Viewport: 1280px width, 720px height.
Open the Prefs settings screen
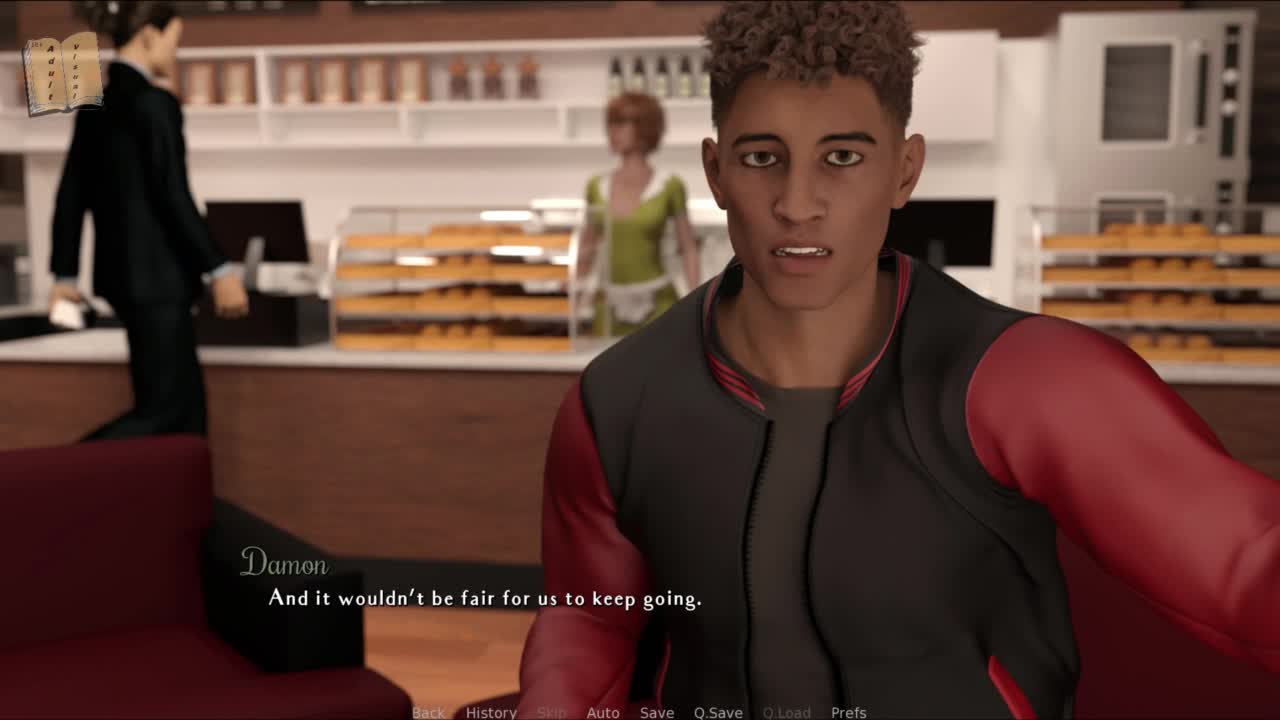(x=849, y=712)
